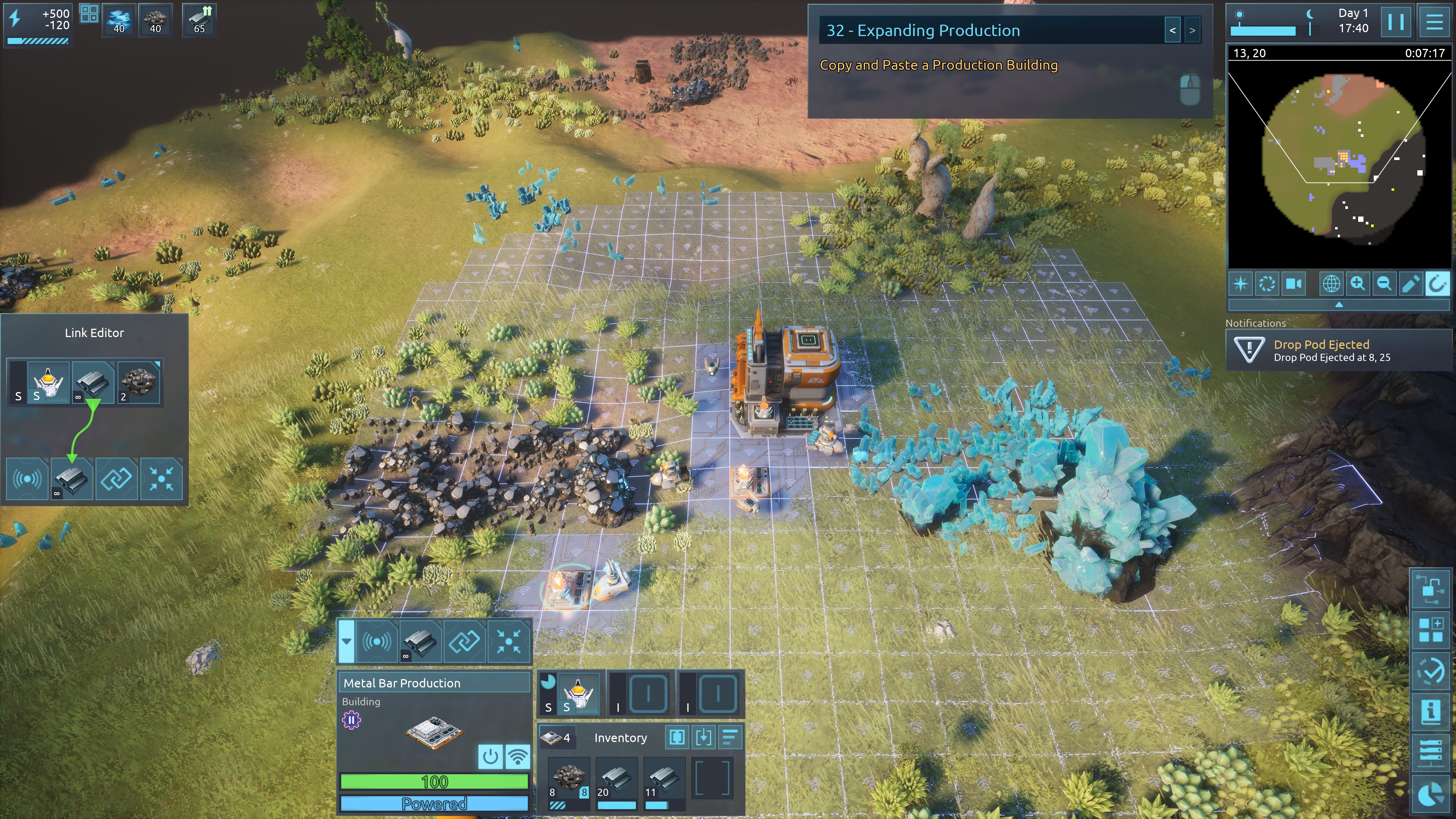Go to the previous tutorial step

click(x=1172, y=30)
